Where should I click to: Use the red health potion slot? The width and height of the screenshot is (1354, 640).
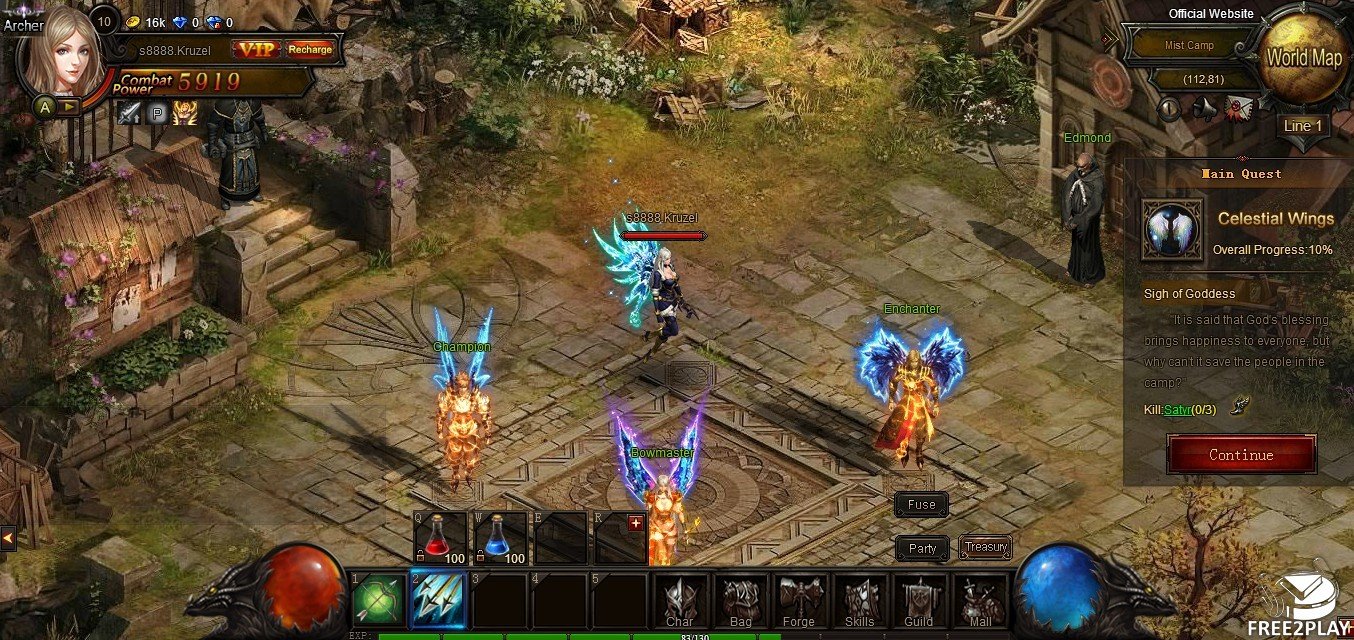point(441,538)
